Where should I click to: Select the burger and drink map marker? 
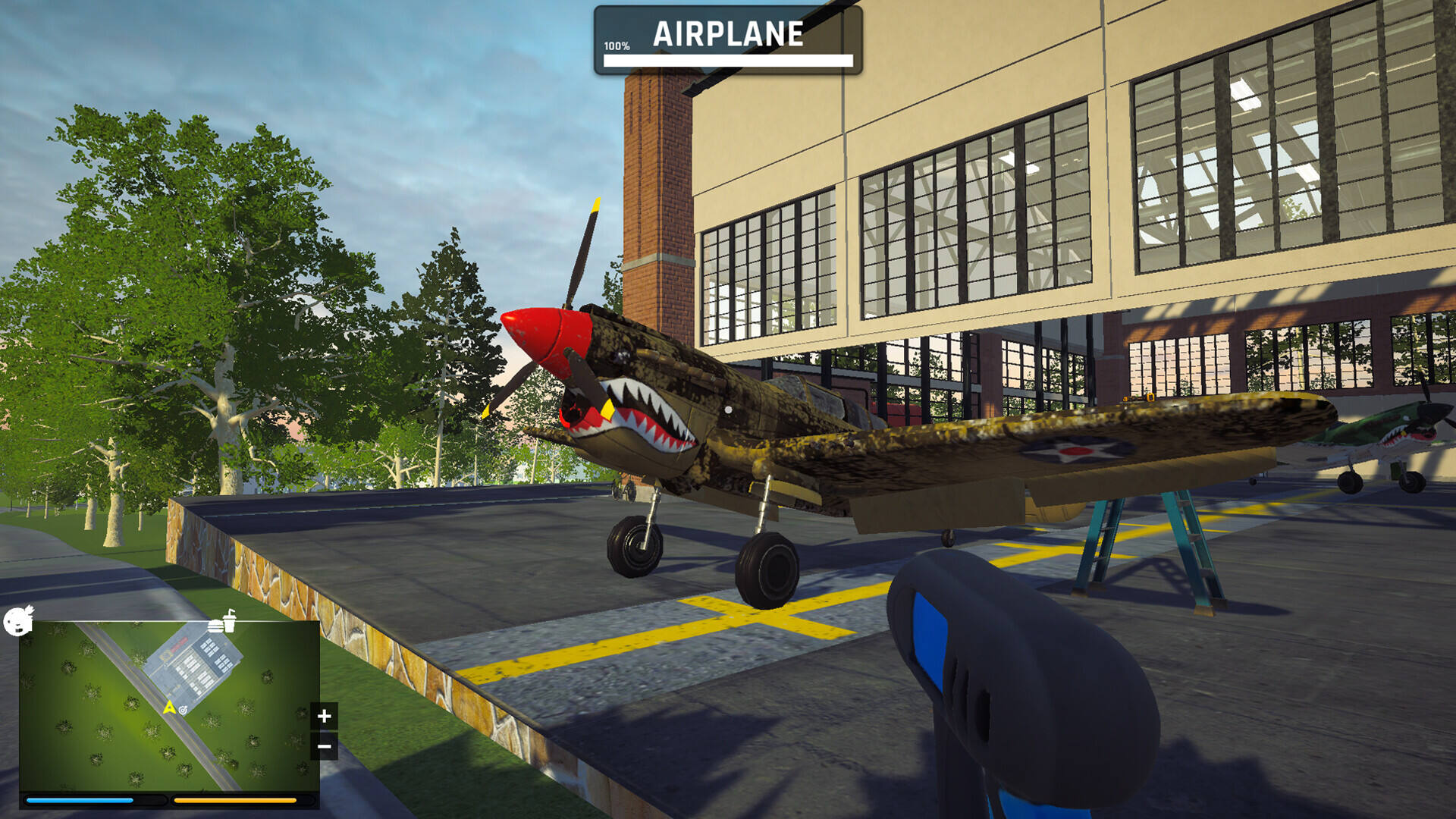222,623
